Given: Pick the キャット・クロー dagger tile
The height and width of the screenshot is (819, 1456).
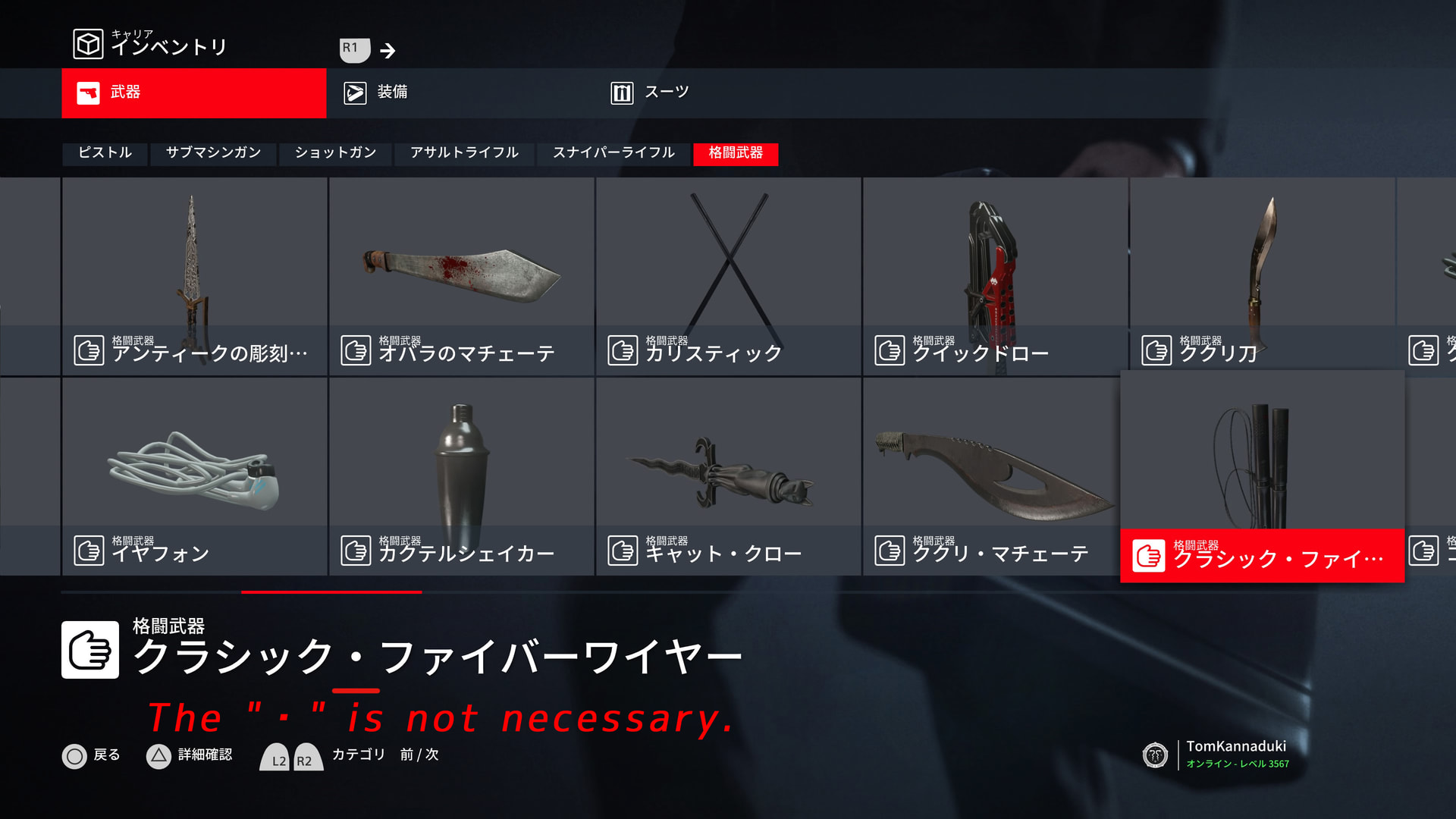Looking at the screenshot, I should click(728, 476).
